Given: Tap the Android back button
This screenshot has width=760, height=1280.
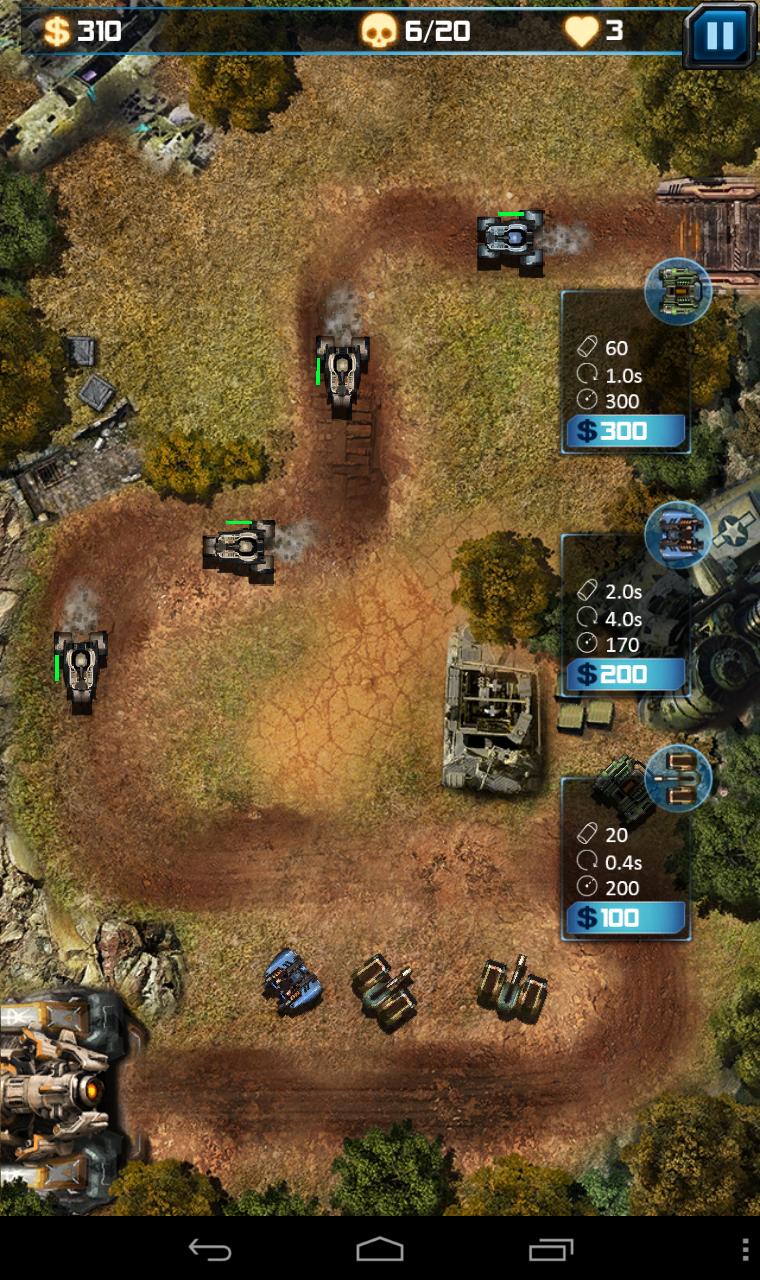Looking at the screenshot, I should click(210, 1249).
